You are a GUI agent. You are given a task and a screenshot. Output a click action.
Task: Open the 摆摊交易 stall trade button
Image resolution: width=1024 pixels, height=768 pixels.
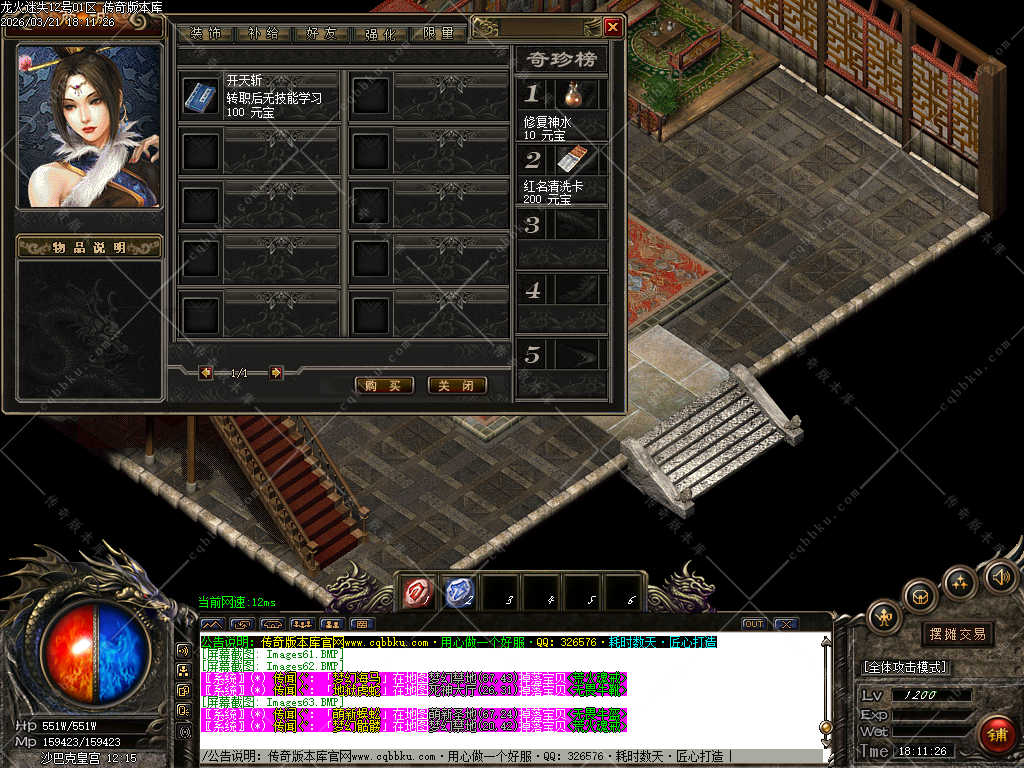point(957,634)
